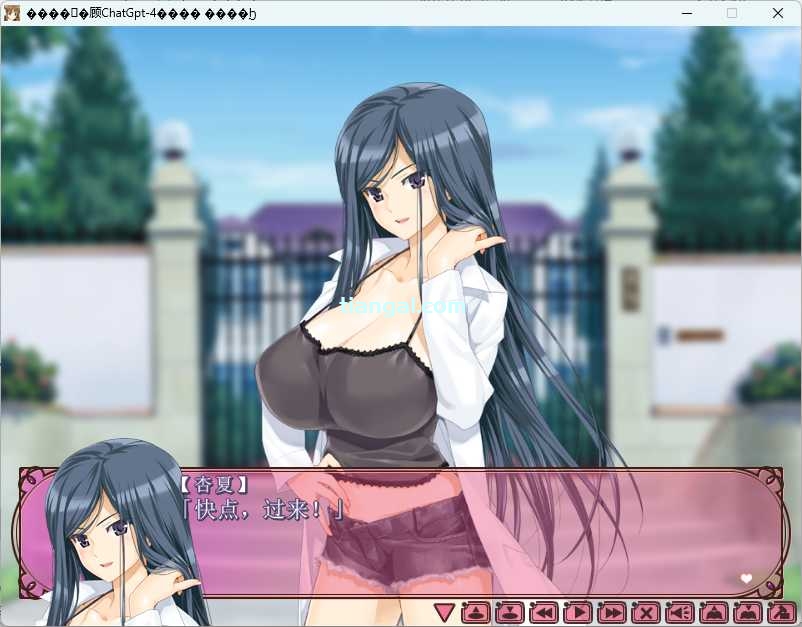Screen dimensions: 802x627
Task: Click the down-arrow-over-disc toolbar button
Action: (x=510, y=612)
